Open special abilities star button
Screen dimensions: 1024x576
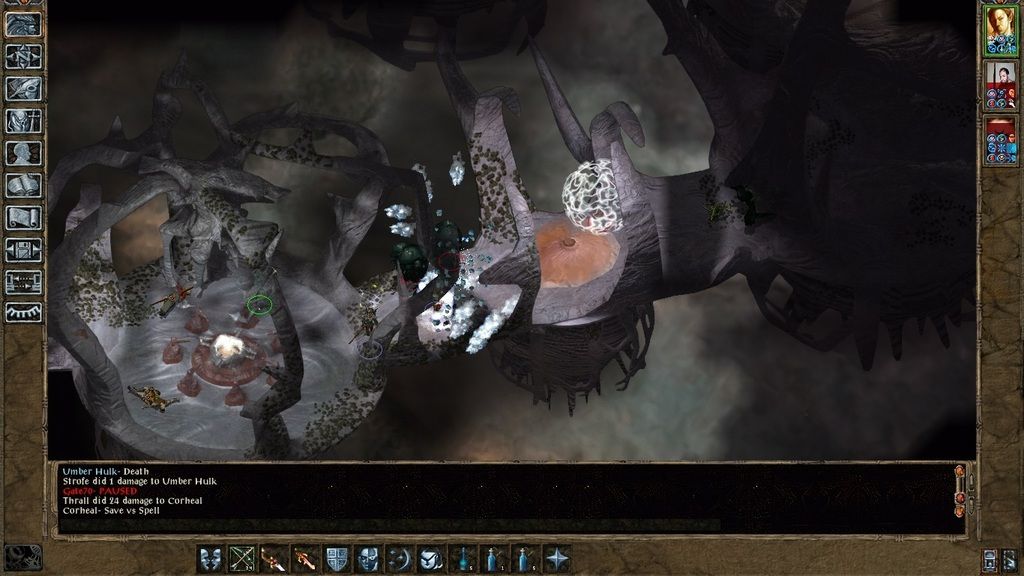[x=557, y=558]
